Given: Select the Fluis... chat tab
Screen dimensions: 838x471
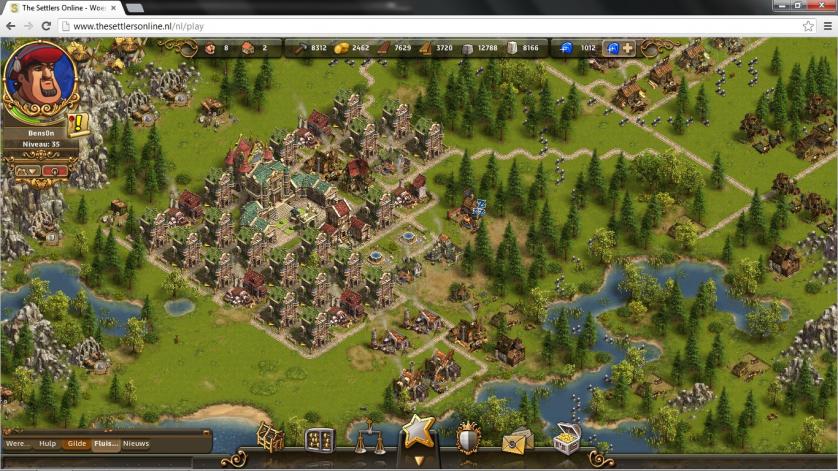Looking at the screenshot, I should click(105, 443).
